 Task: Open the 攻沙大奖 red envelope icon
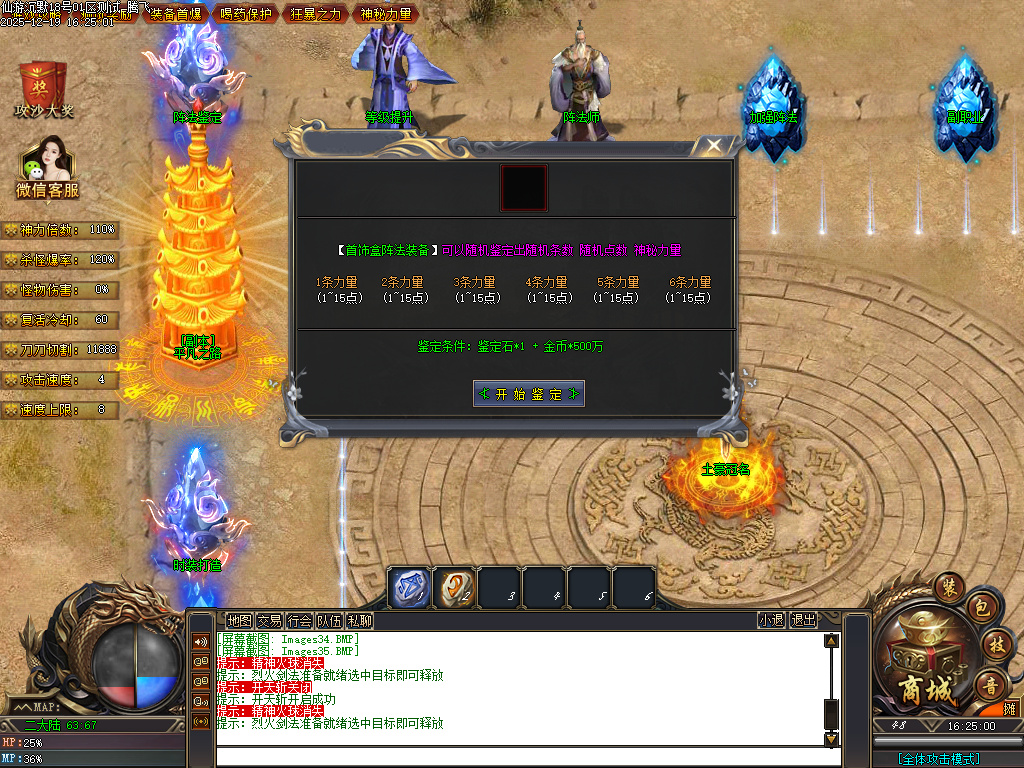pyautogui.click(x=43, y=88)
